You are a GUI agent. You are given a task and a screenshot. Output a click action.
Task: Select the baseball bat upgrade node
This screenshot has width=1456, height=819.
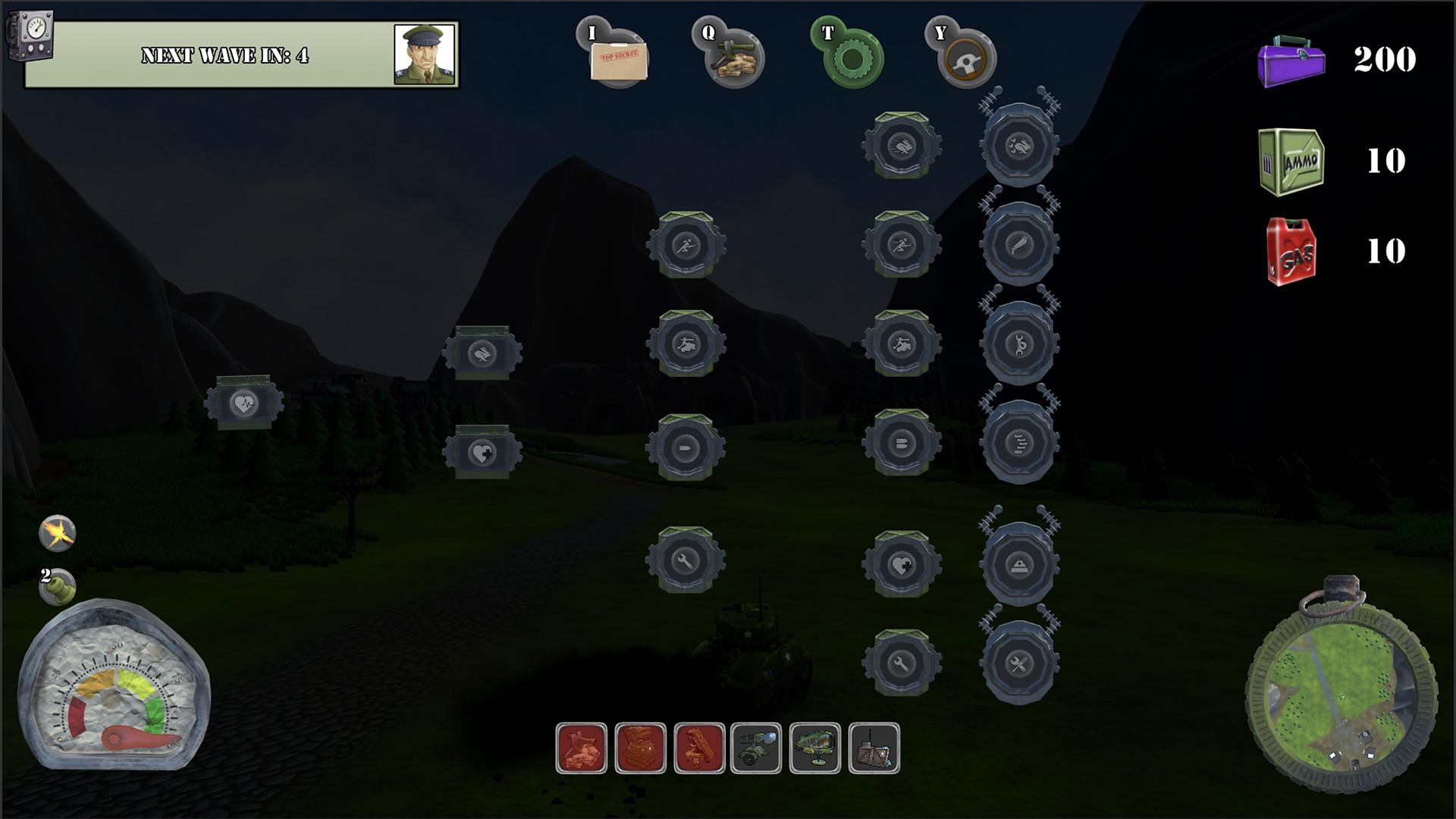[x=1018, y=245]
